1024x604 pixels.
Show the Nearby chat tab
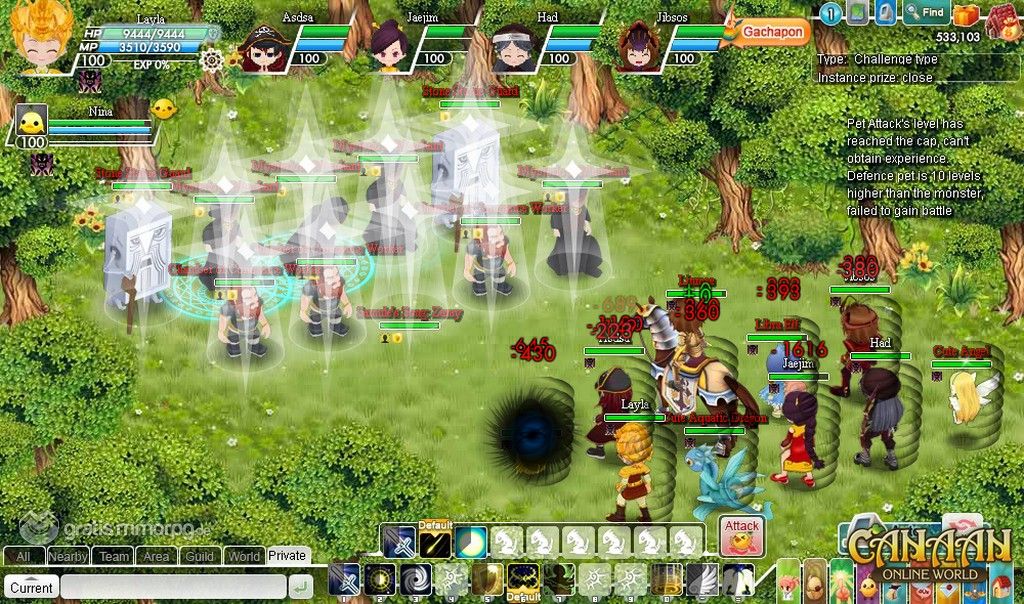click(x=68, y=556)
